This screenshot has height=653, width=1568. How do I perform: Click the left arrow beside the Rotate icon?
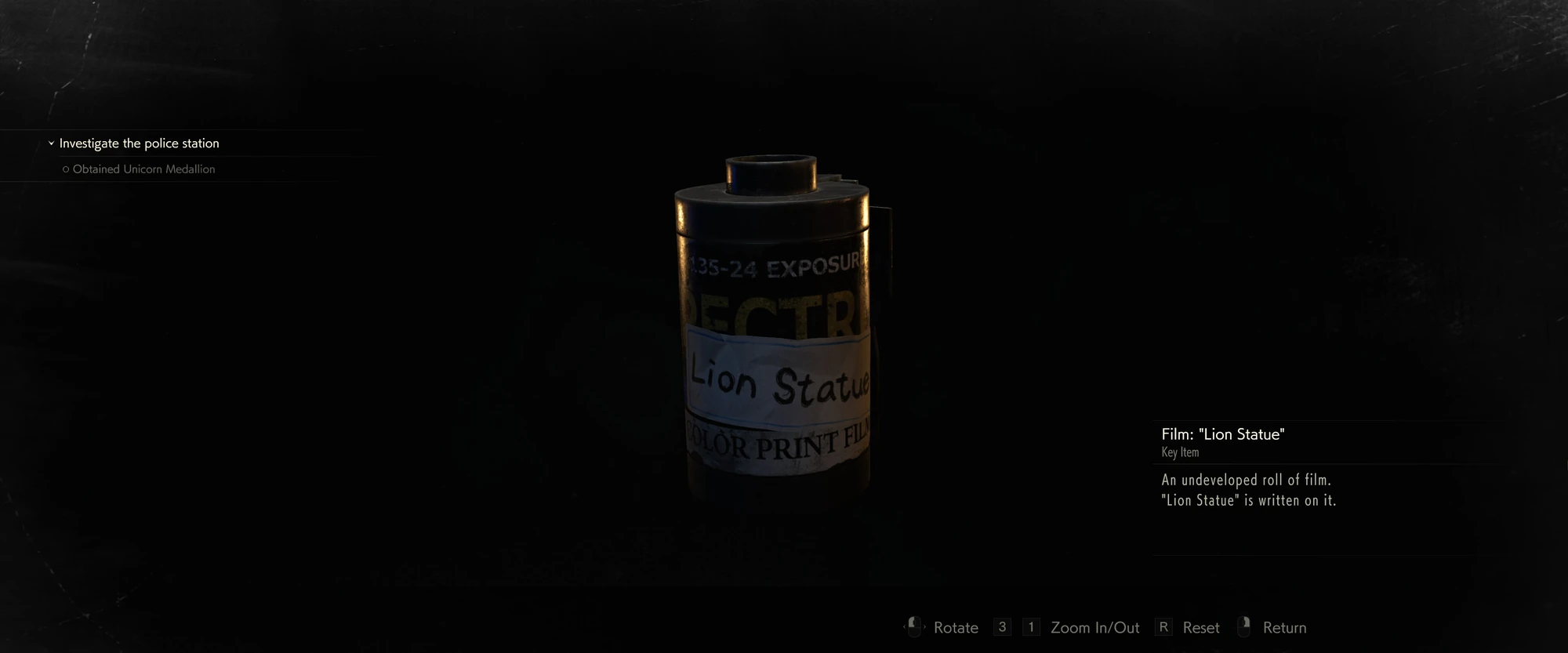[x=904, y=626]
